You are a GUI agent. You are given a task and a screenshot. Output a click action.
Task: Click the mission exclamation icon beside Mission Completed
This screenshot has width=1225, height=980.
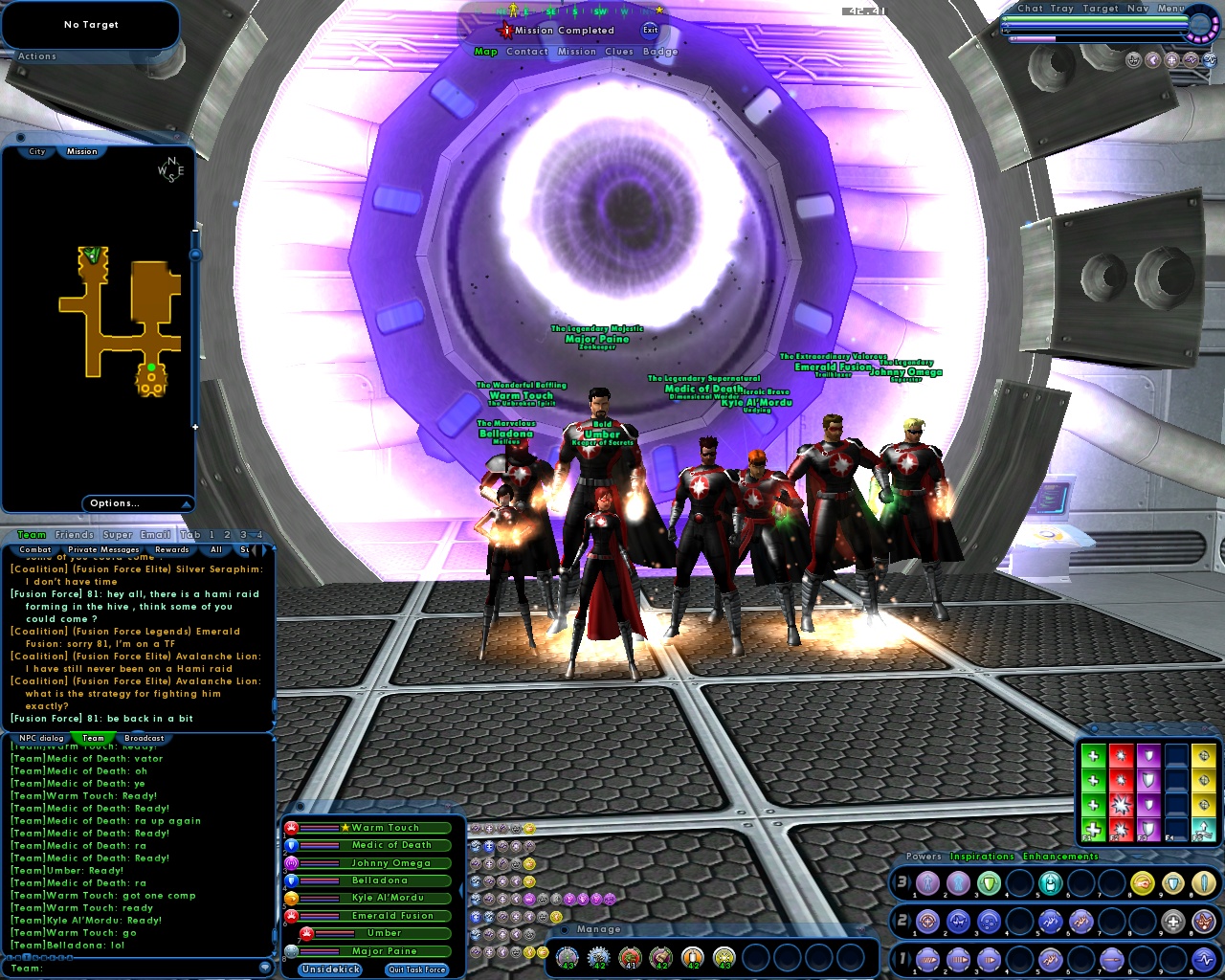coord(505,30)
